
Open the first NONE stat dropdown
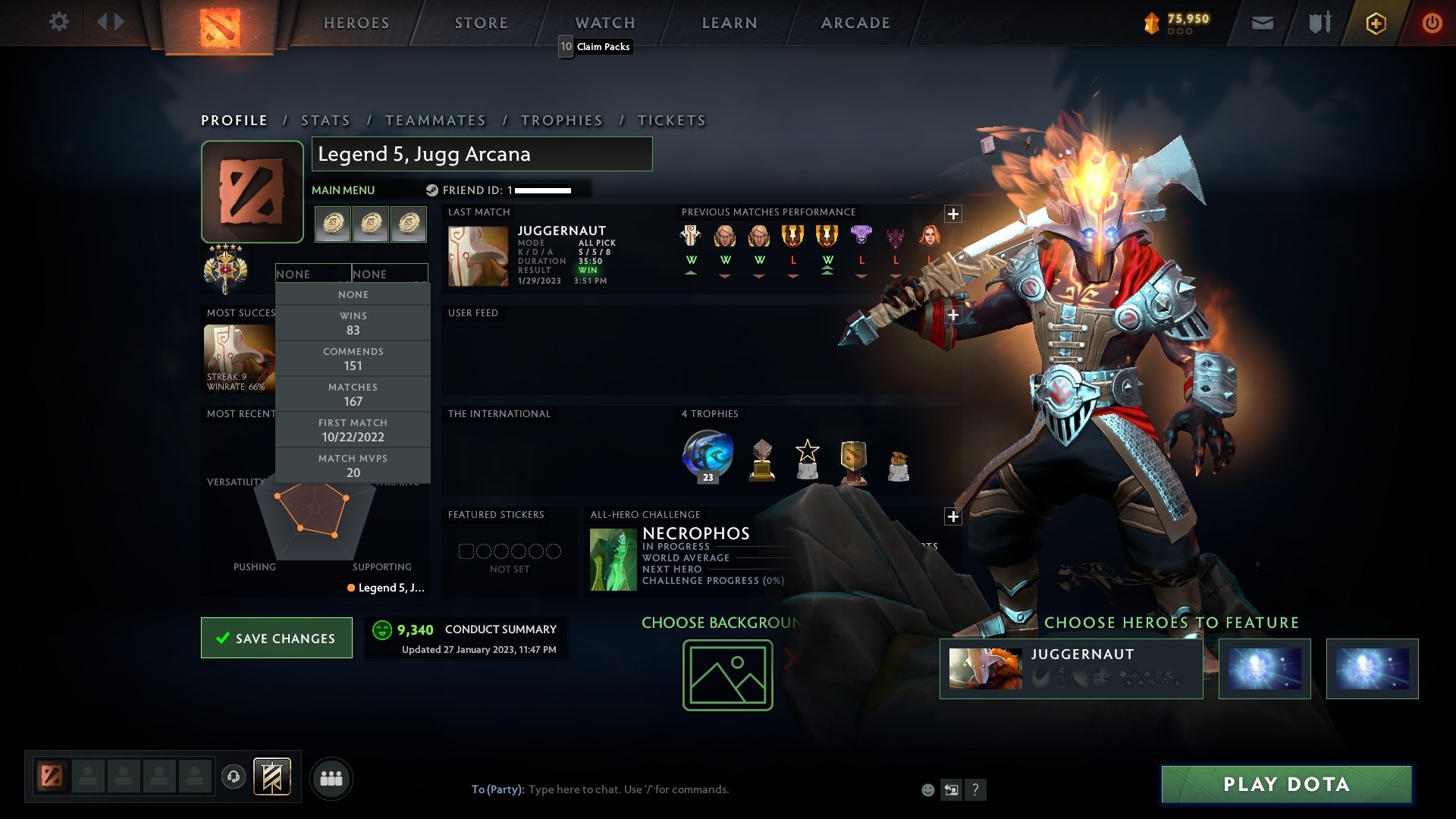pyautogui.click(x=312, y=274)
